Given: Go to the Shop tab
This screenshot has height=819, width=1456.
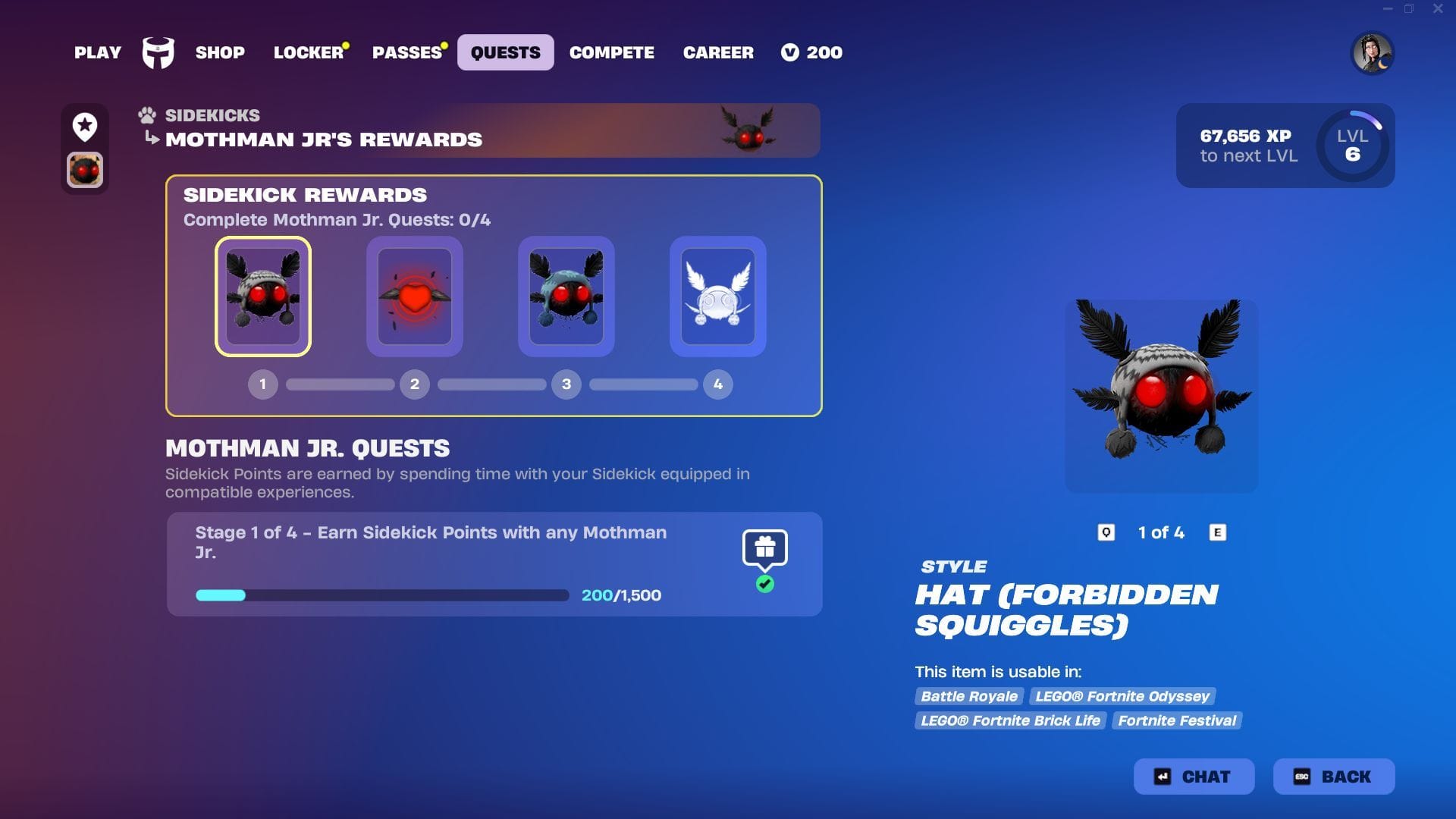Looking at the screenshot, I should 220,52.
